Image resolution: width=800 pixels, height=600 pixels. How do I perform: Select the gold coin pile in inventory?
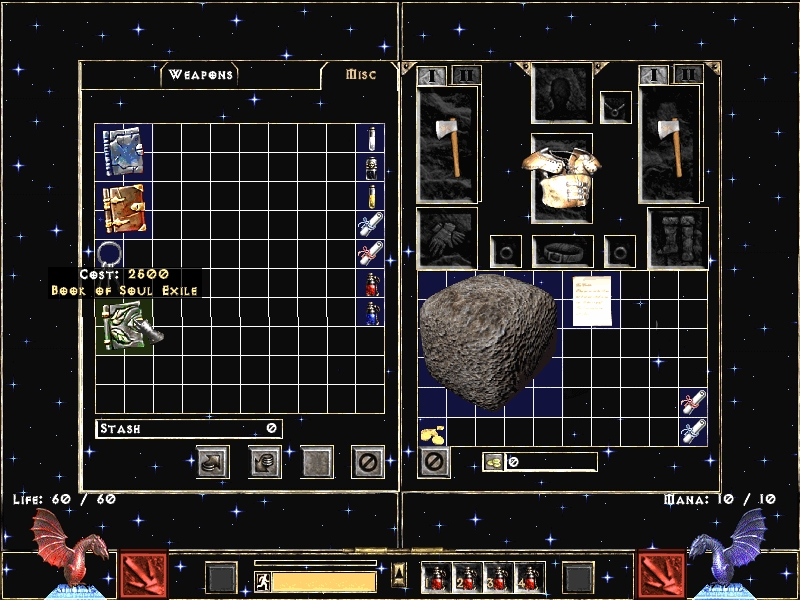point(433,432)
